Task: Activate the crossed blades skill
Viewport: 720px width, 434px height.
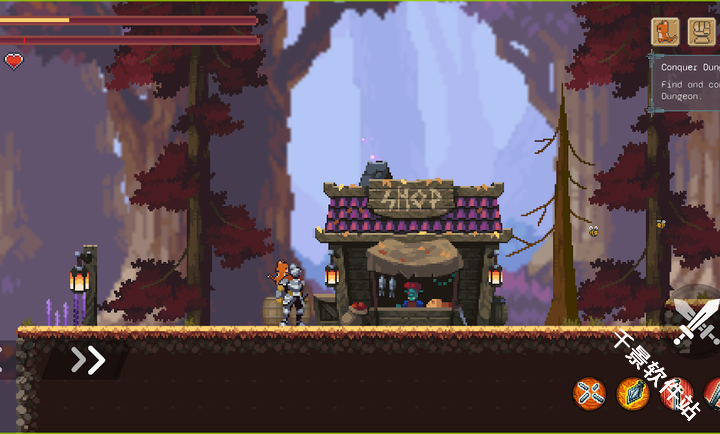Action: pyautogui.click(x=590, y=393)
